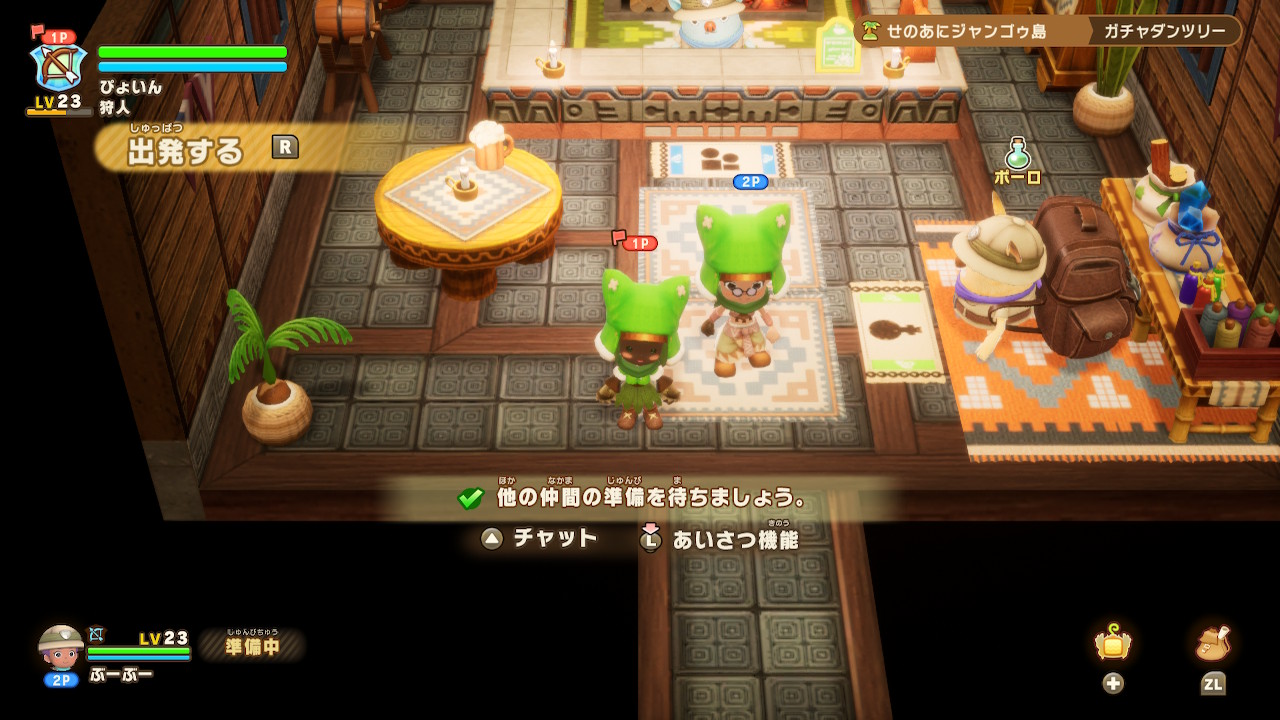1280x720 pixels.
Task: Select the 2P player portrait ぶーぶー
Action: [61, 648]
